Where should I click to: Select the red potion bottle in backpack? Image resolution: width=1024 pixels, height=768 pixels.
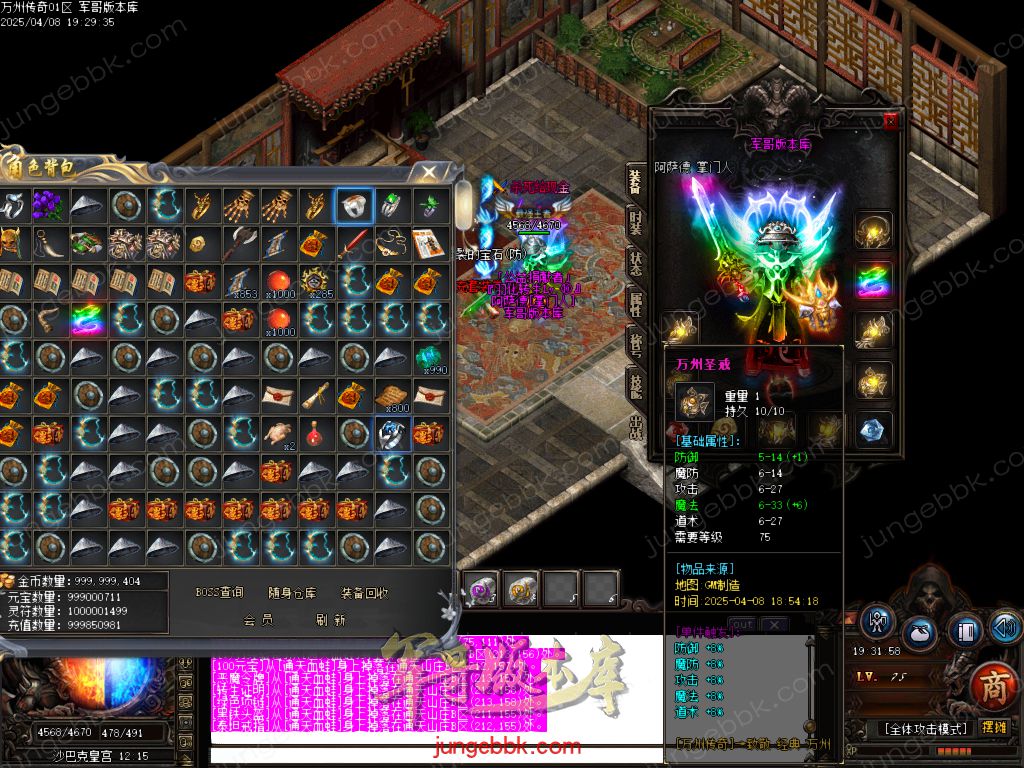(x=314, y=433)
